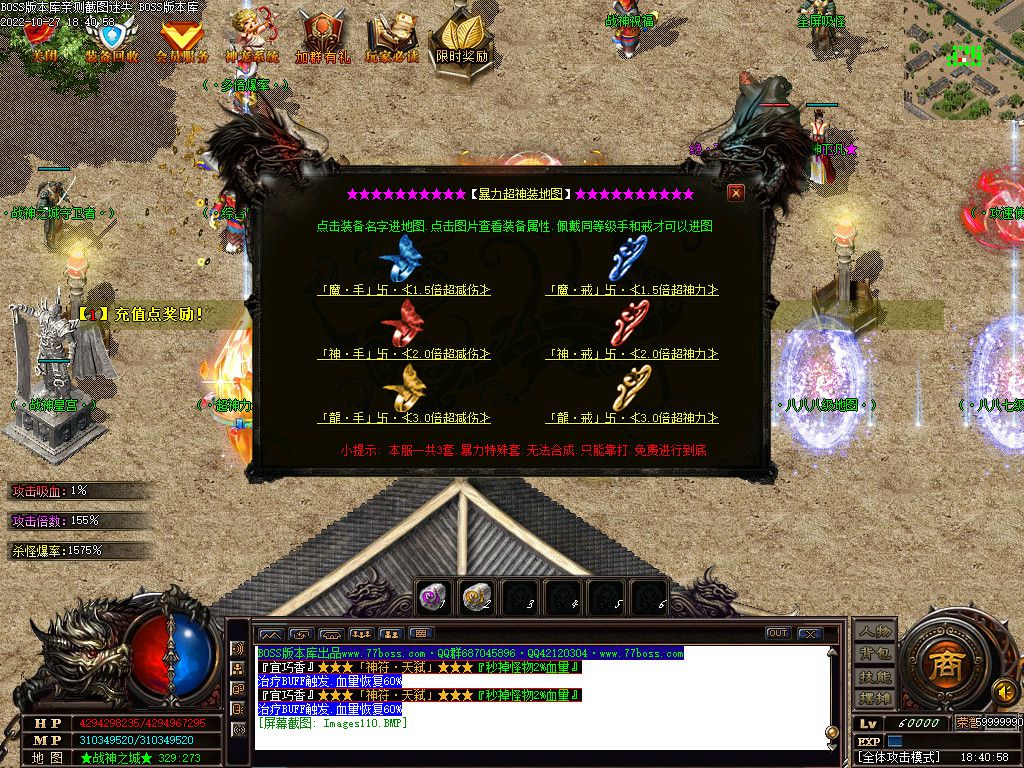Click the 关闭 icon in top menu
The width and height of the screenshot is (1024, 768).
[41, 40]
